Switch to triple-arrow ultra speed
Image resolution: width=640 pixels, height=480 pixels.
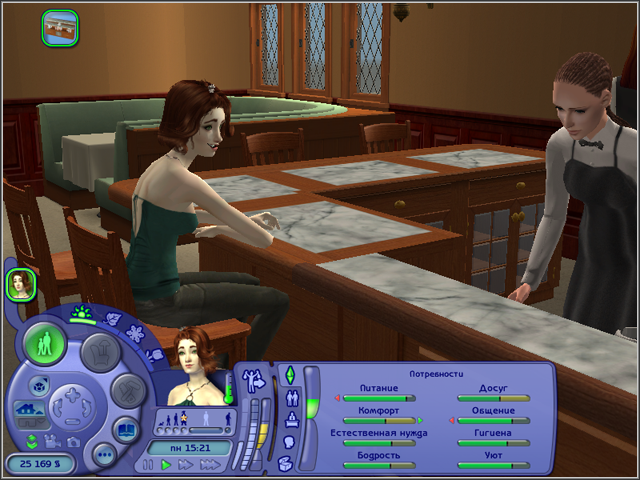point(209,465)
